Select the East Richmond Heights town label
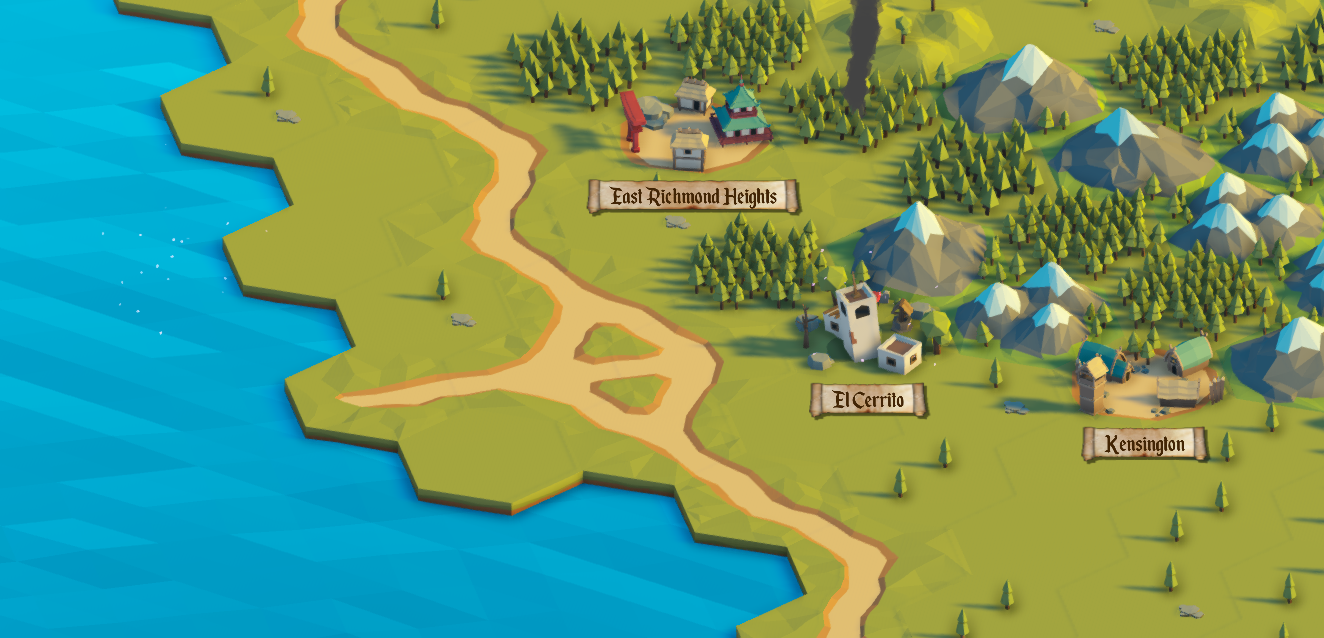Screen dimensions: 1324x638 [694, 196]
